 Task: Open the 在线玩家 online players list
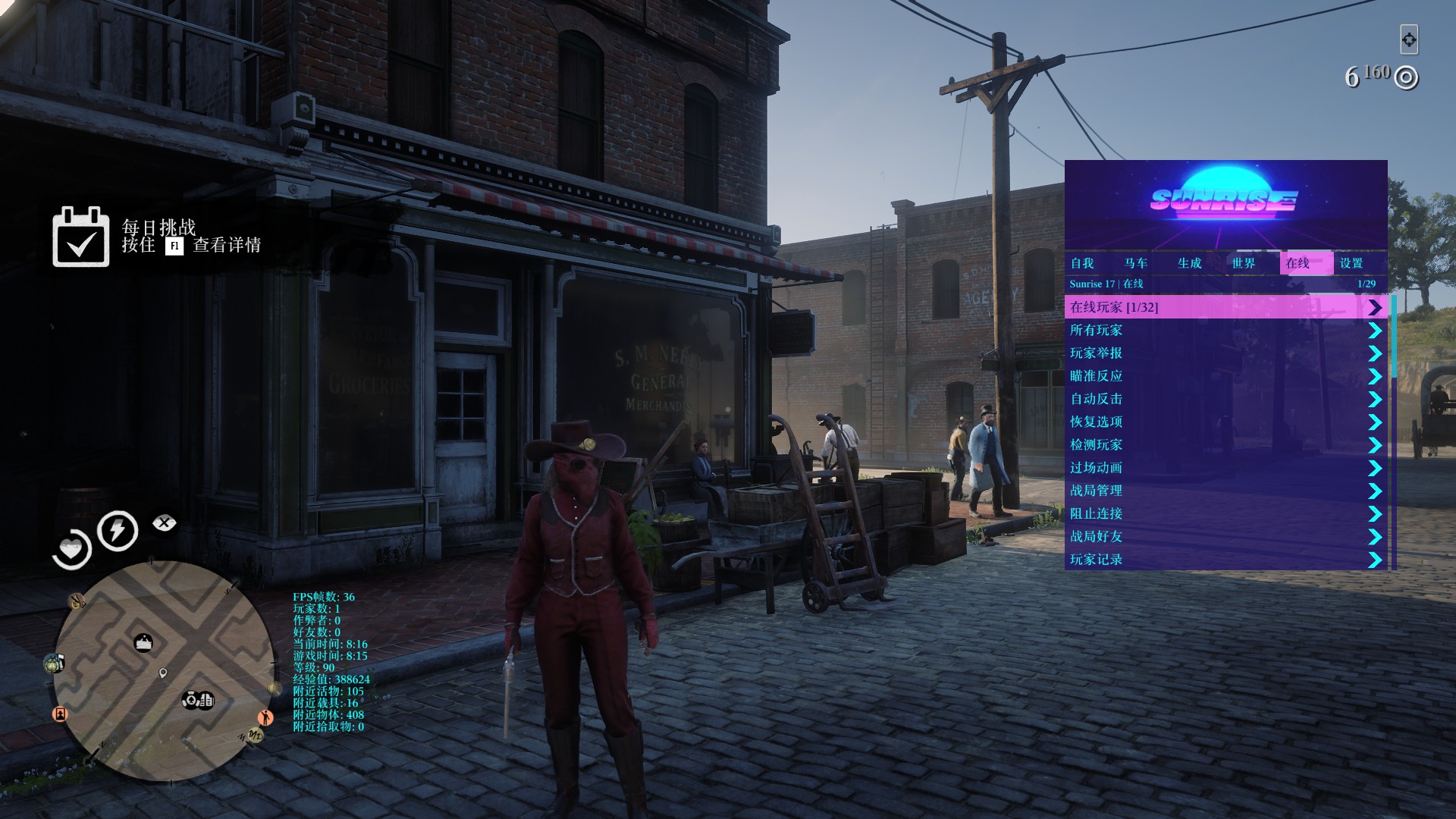point(1113,307)
